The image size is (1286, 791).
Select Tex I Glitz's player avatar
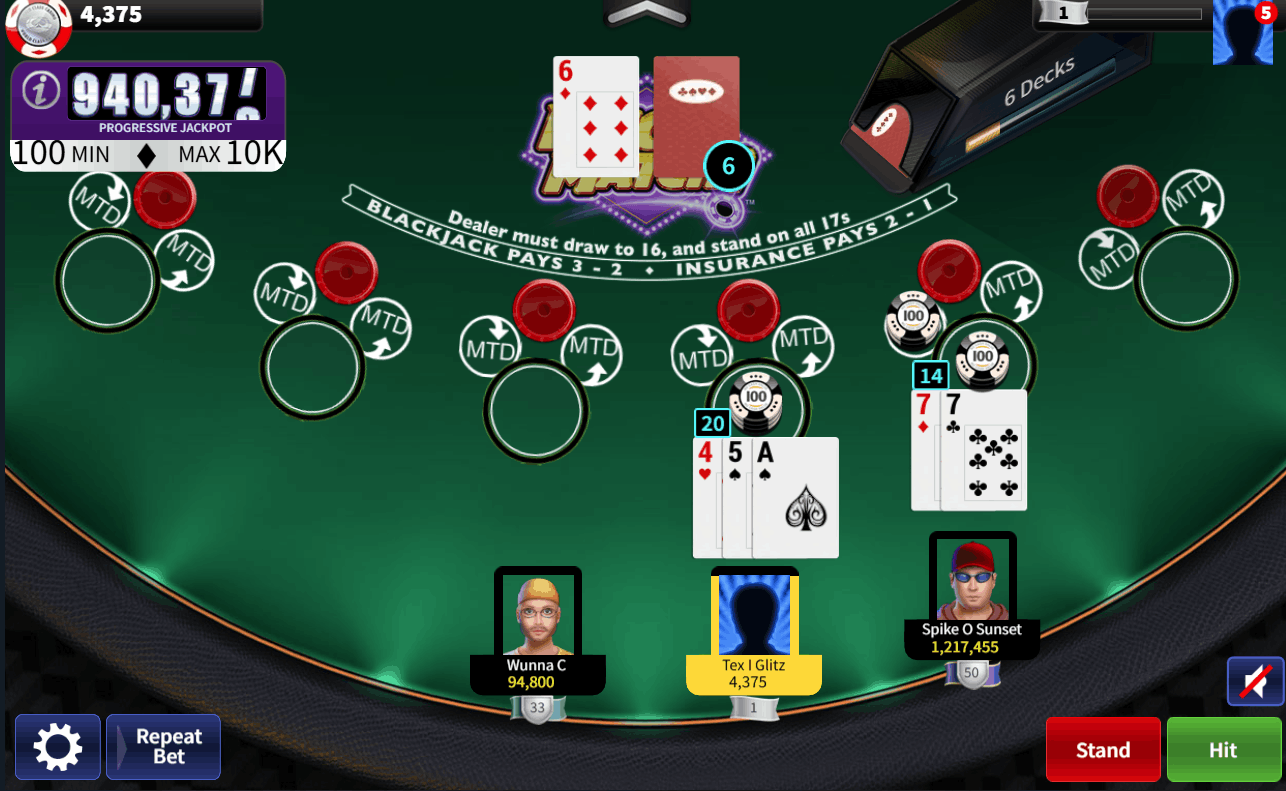[754, 614]
